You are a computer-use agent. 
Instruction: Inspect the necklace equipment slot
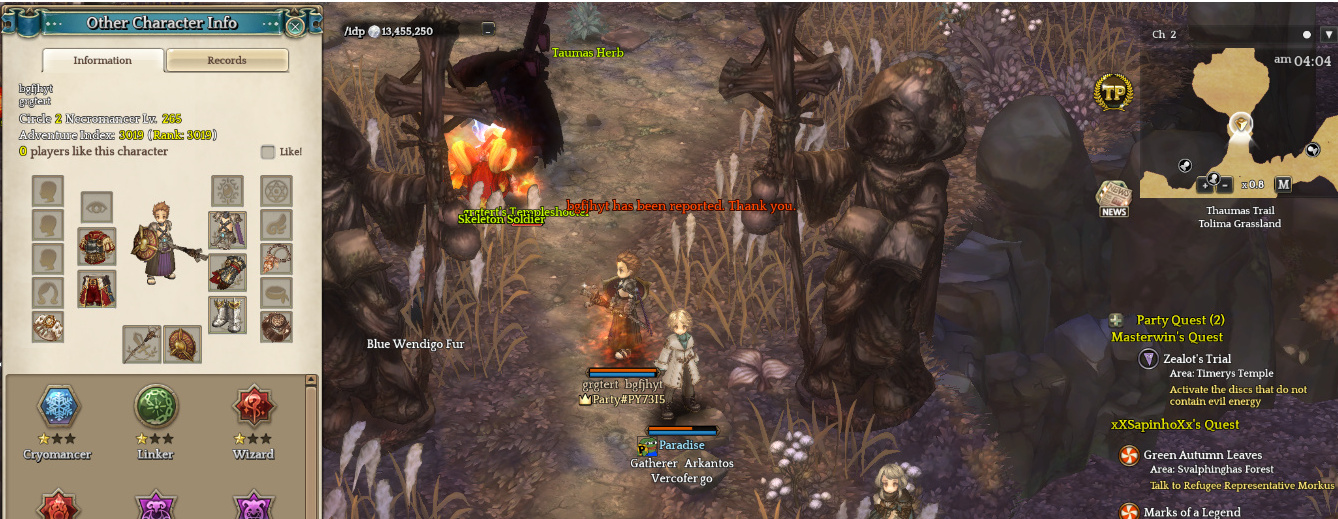tap(277, 259)
